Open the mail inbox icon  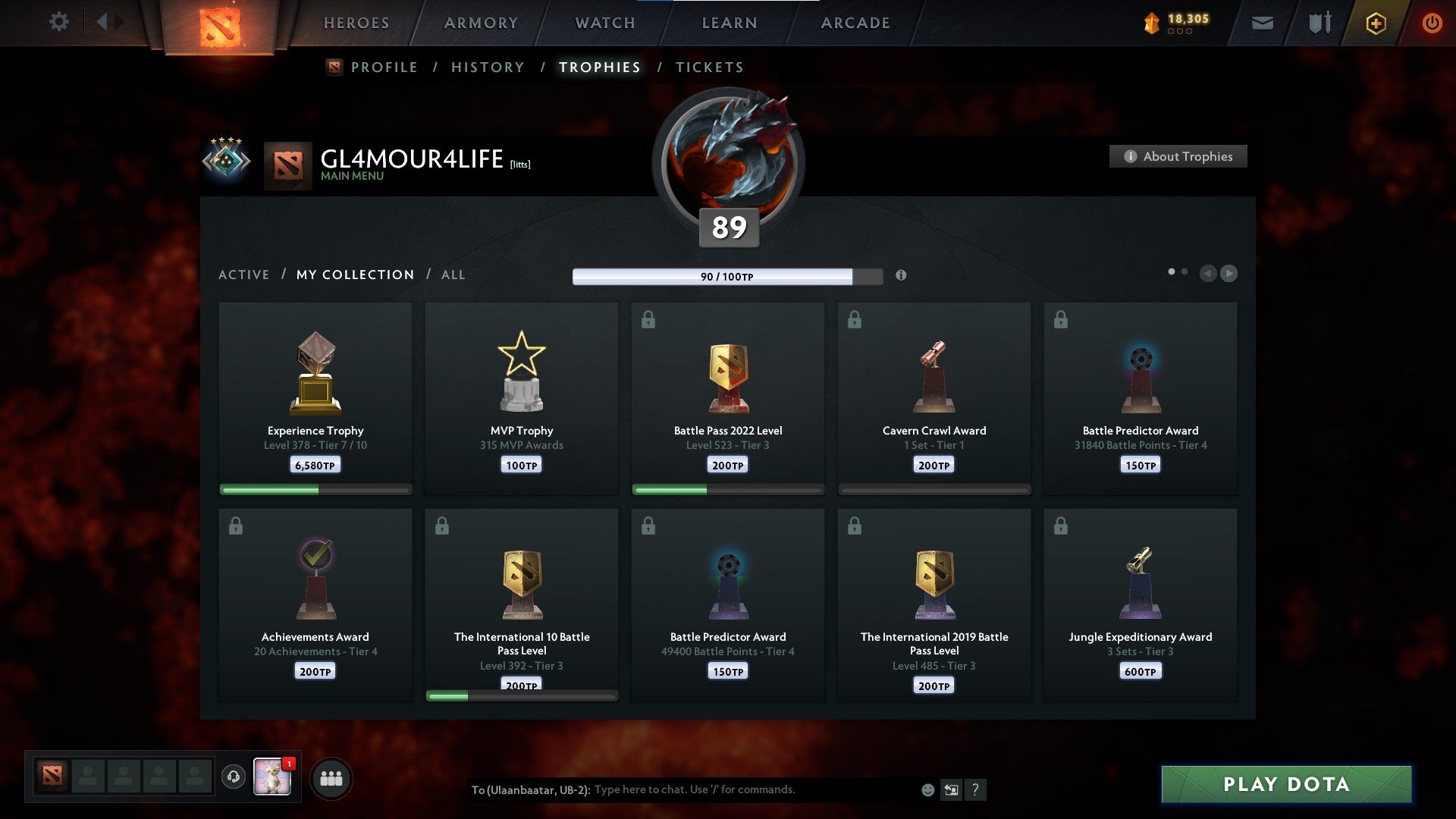1263,23
